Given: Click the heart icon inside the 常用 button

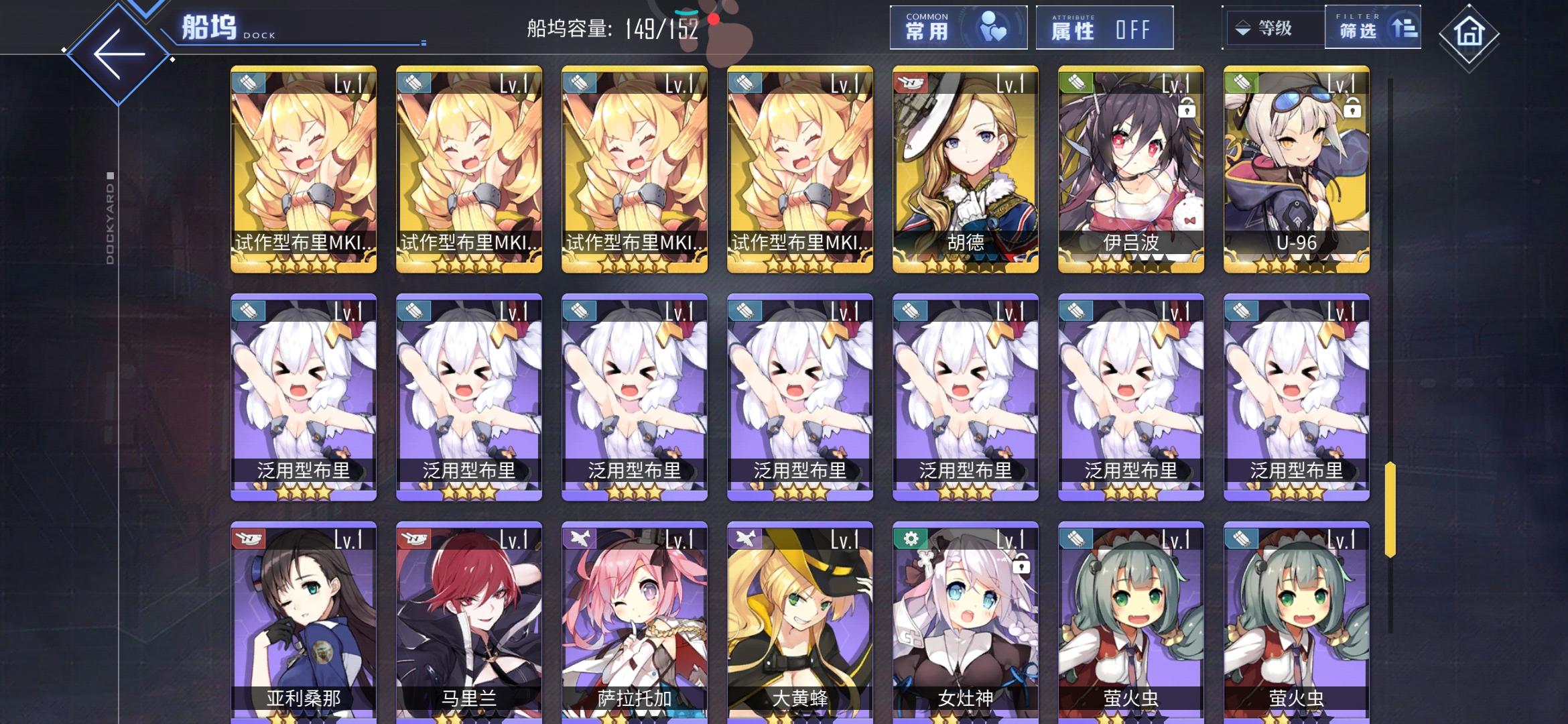Looking at the screenshot, I should point(992,27).
